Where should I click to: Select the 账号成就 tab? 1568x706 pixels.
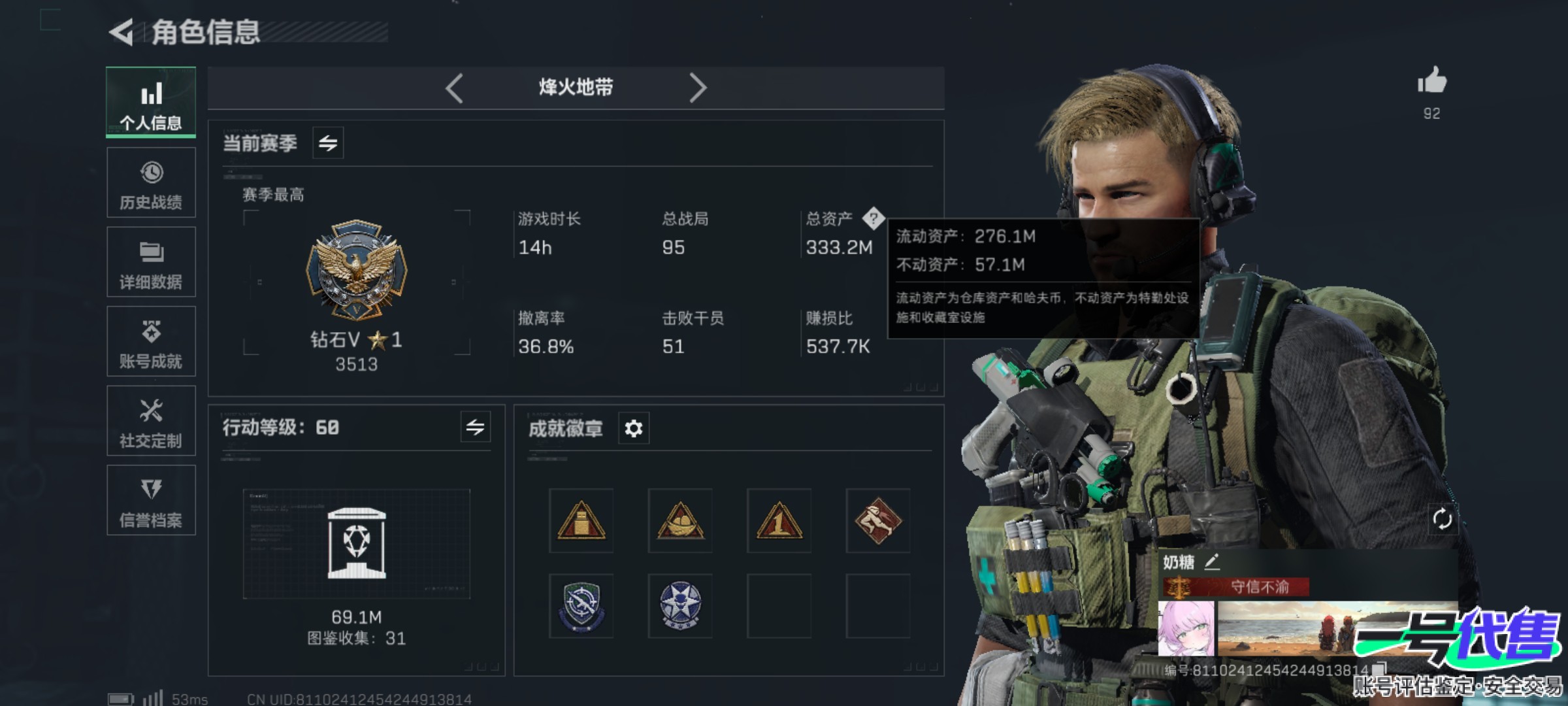[151, 341]
